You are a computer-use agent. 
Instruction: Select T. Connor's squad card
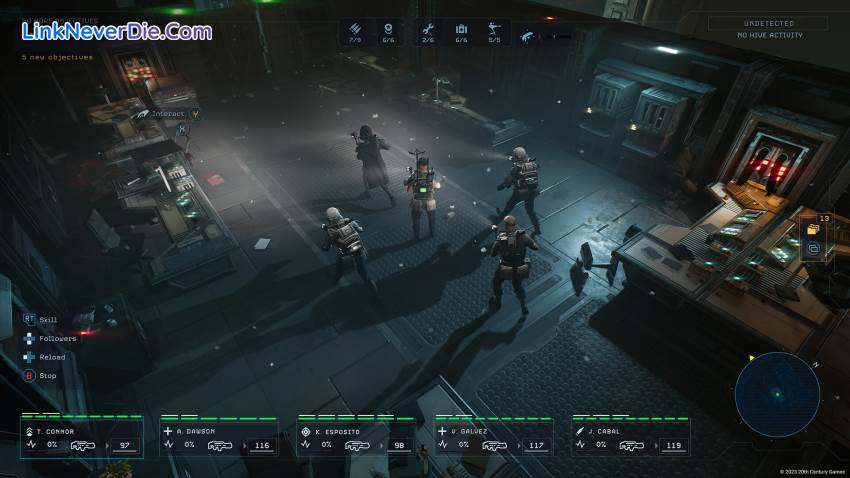click(81, 437)
